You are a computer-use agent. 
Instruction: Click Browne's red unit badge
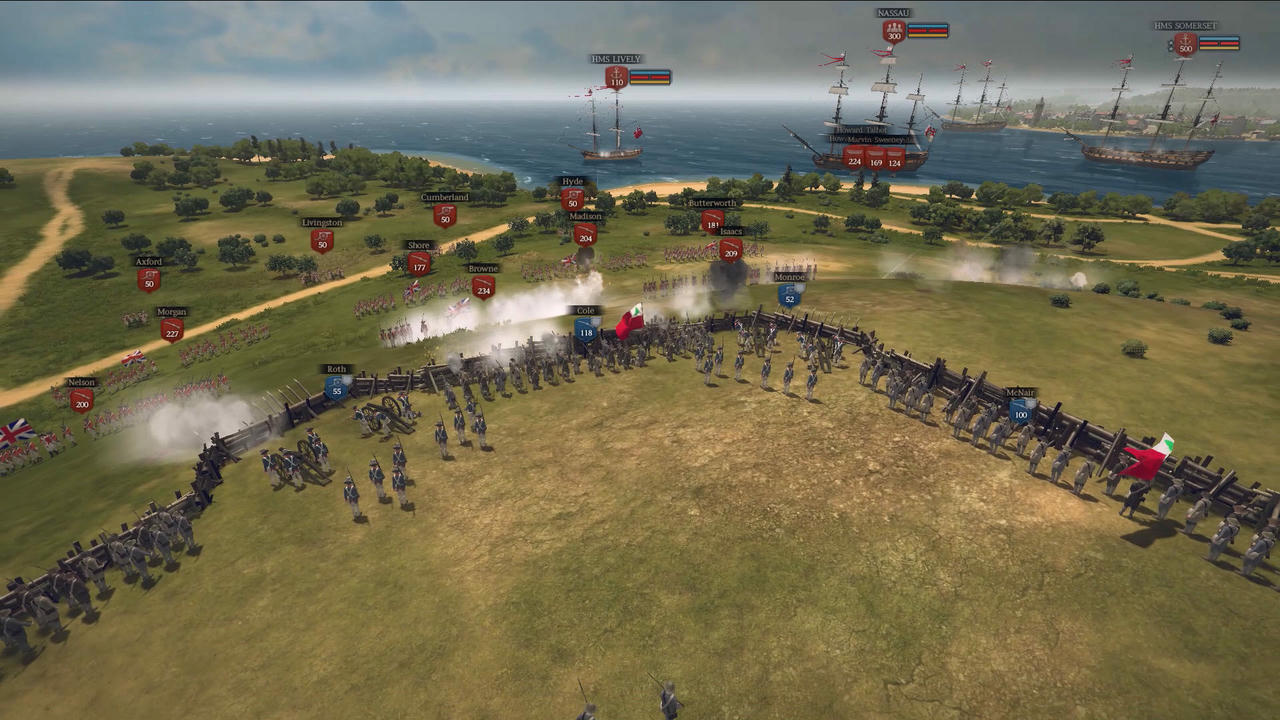(483, 287)
